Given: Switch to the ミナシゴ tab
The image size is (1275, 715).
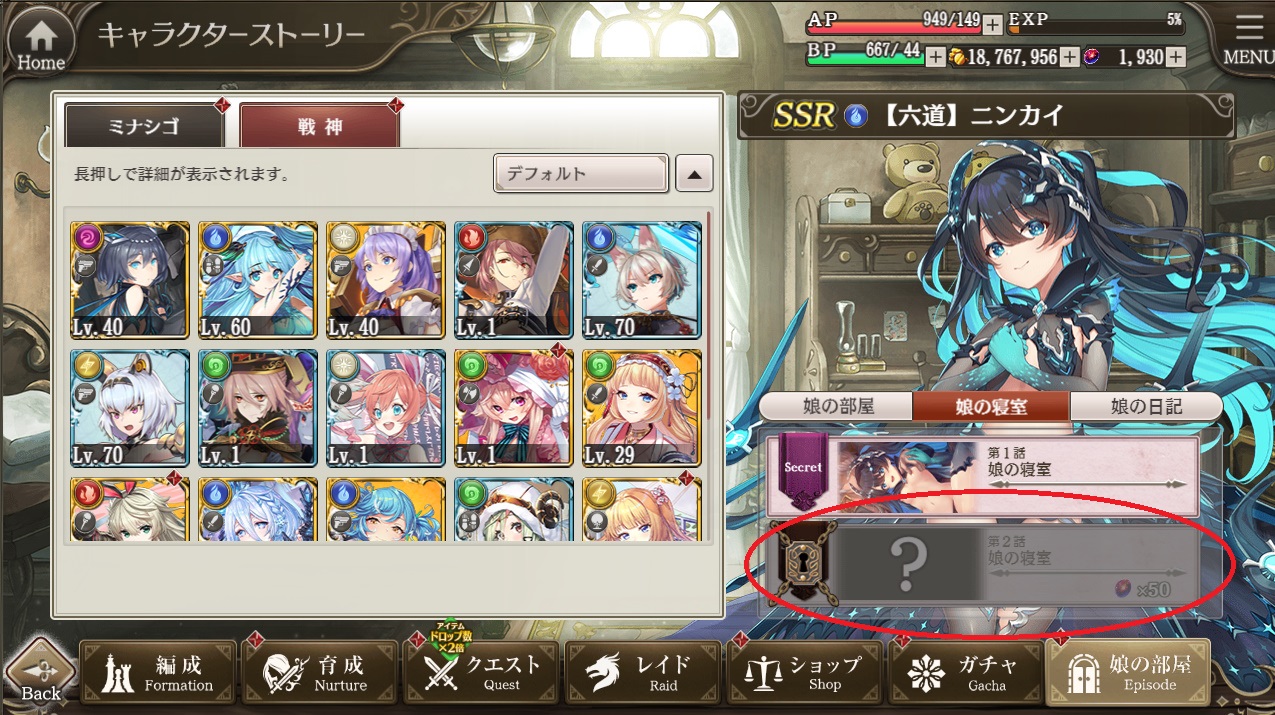Looking at the screenshot, I should point(144,127).
